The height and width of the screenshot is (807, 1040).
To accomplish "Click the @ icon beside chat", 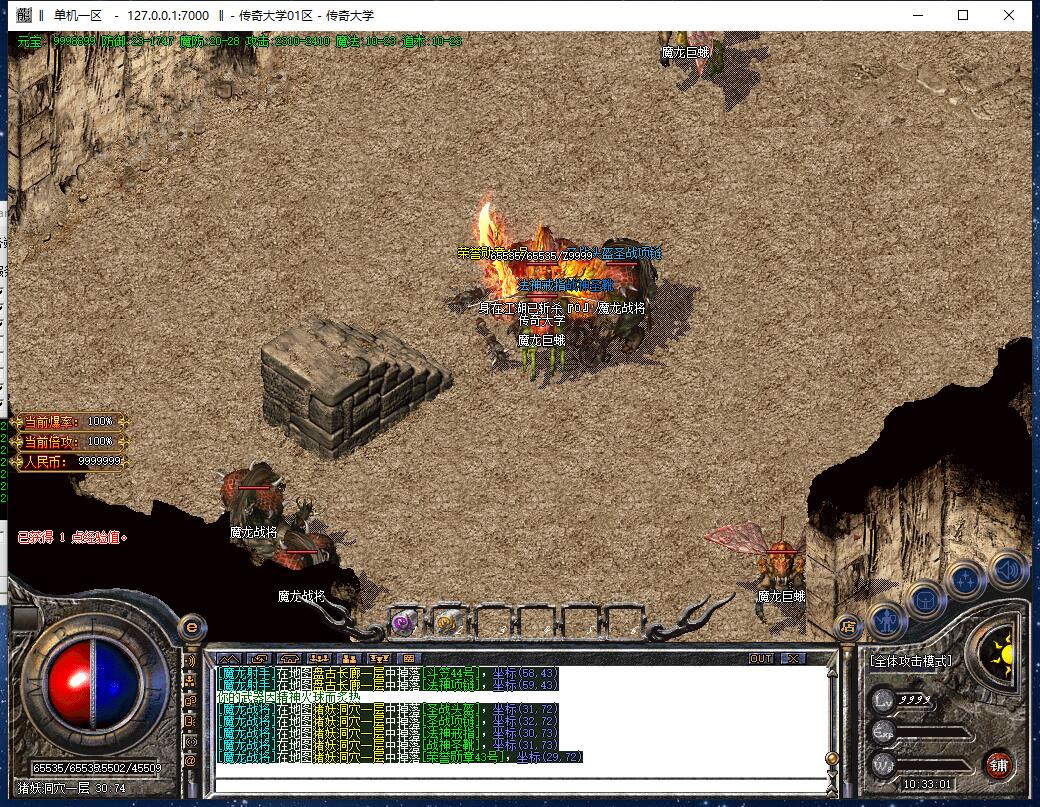I will coord(191,761).
